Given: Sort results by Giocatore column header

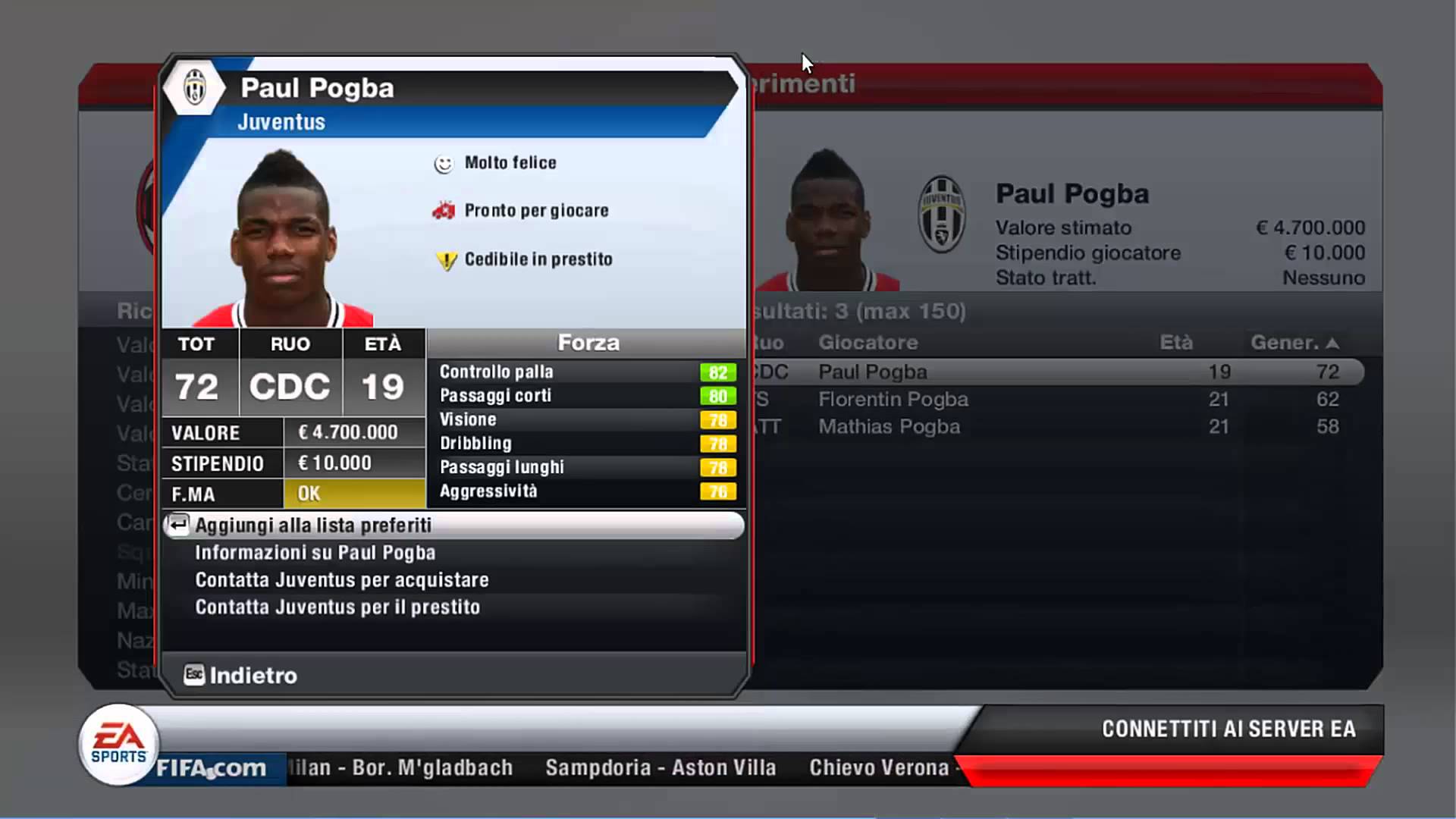Looking at the screenshot, I should 868,343.
